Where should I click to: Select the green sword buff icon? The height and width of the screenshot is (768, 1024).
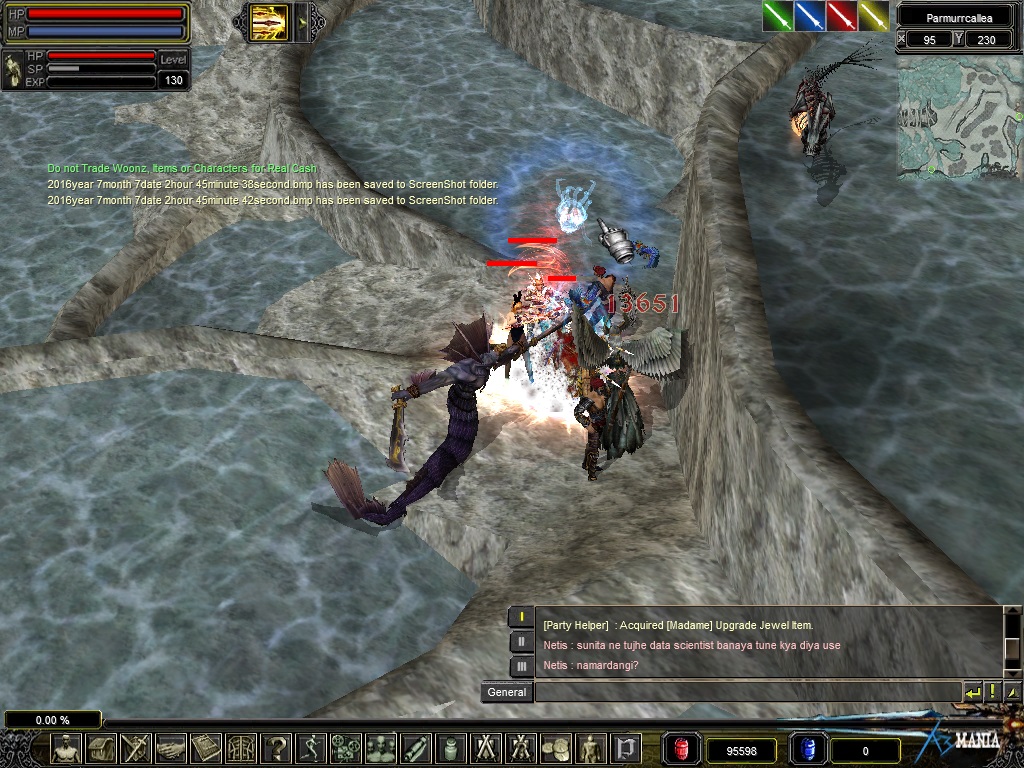(778, 16)
